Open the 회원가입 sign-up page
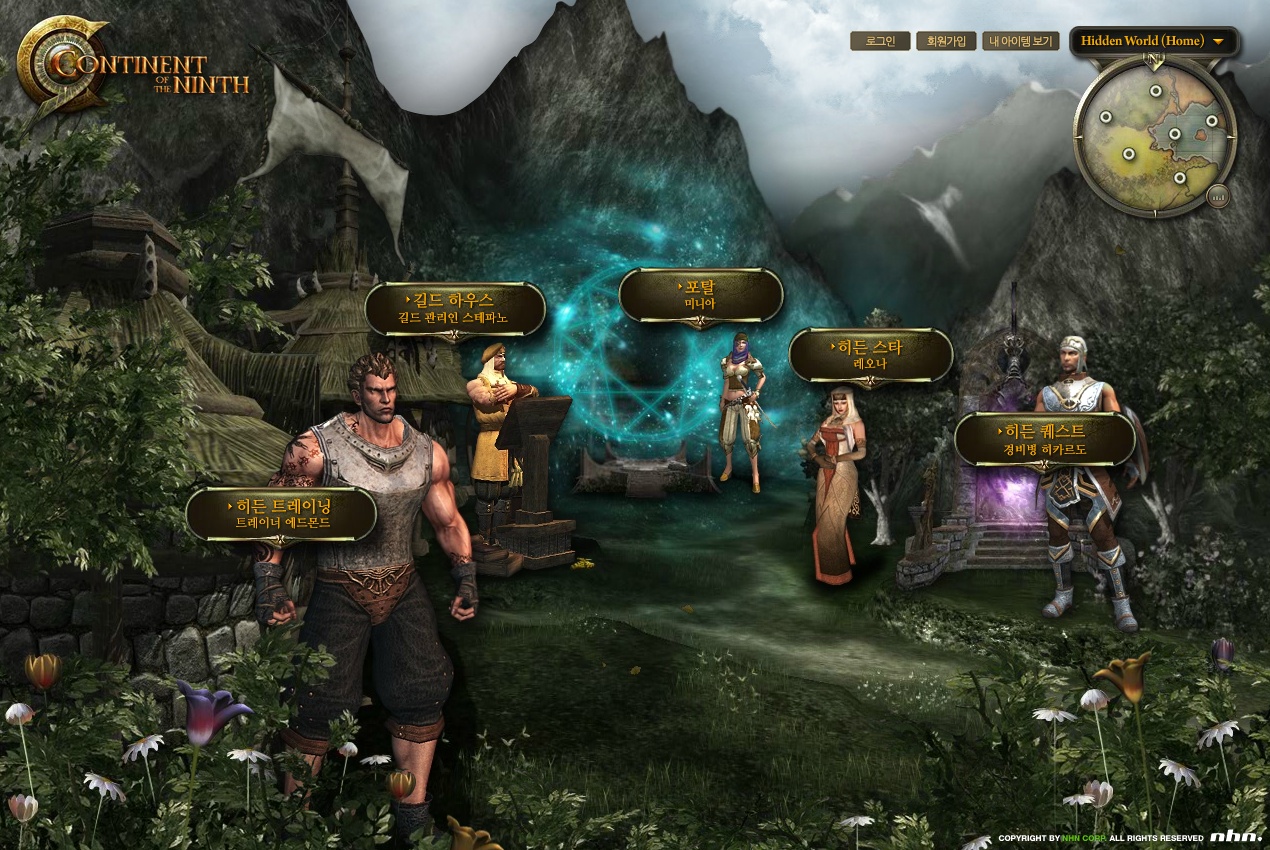The image size is (1270, 850). coord(946,41)
